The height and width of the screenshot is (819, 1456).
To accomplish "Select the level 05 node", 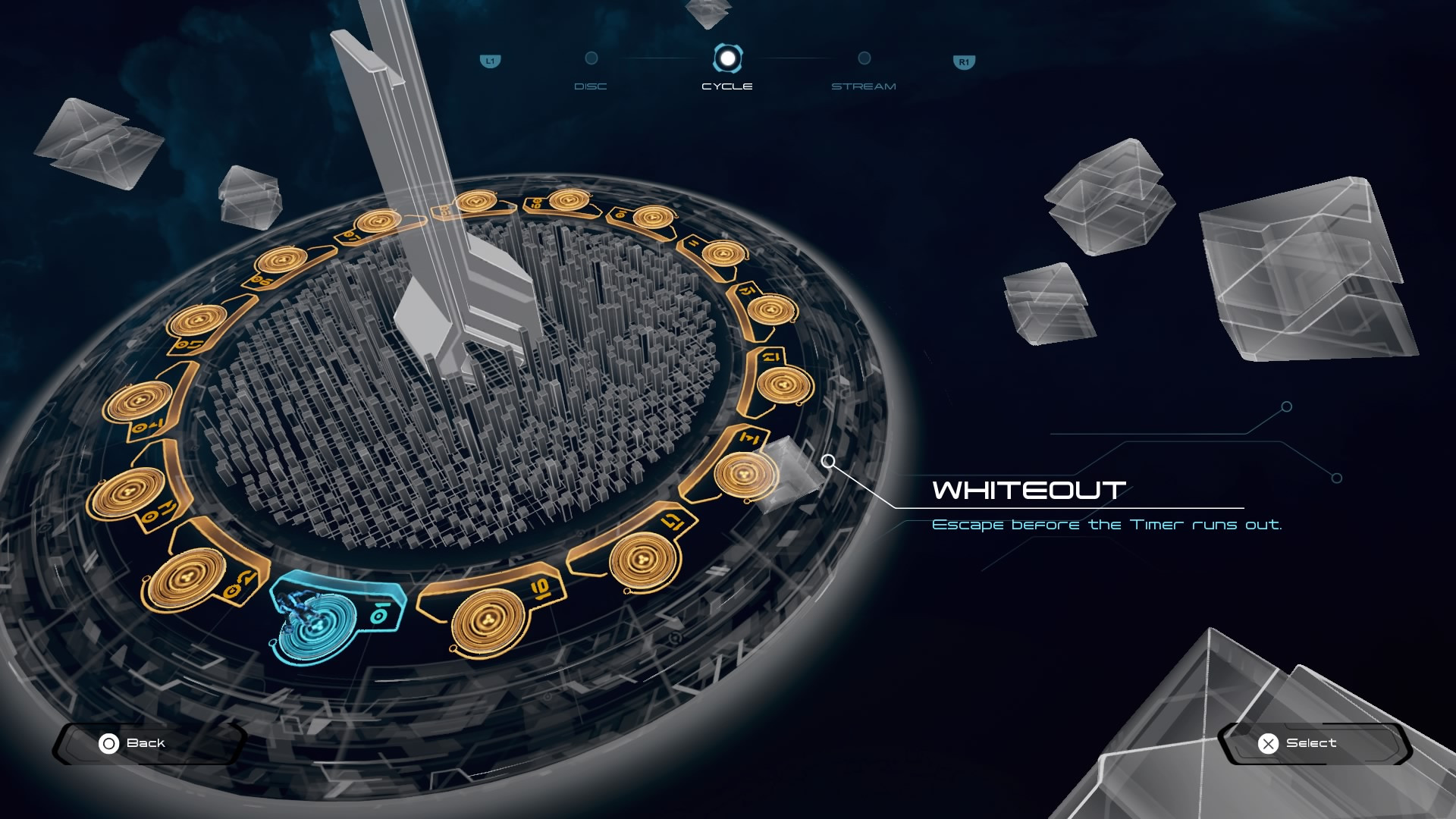I will point(197,320).
